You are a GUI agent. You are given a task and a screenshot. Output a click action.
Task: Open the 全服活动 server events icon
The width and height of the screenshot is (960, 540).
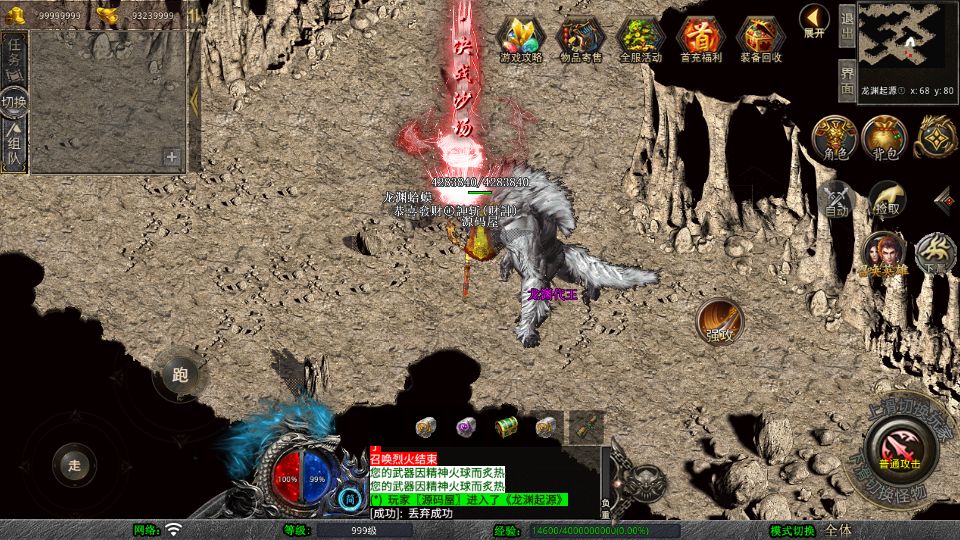pyautogui.click(x=641, y=39)
